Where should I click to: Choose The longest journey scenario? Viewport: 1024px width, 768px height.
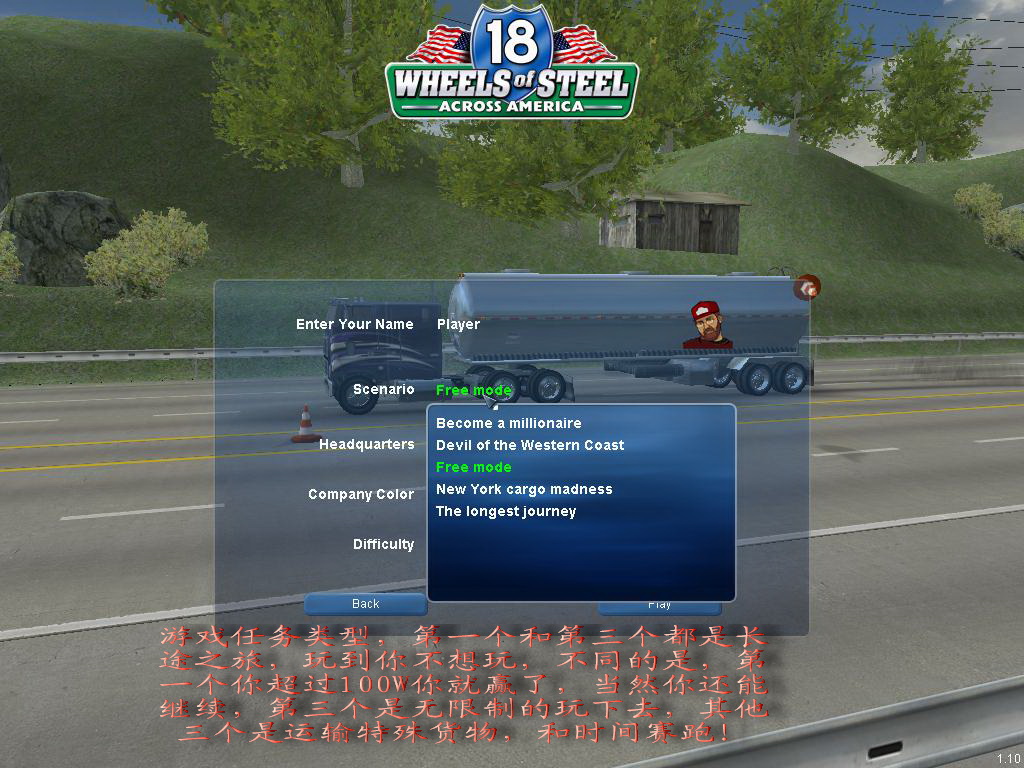pos(505,511)
